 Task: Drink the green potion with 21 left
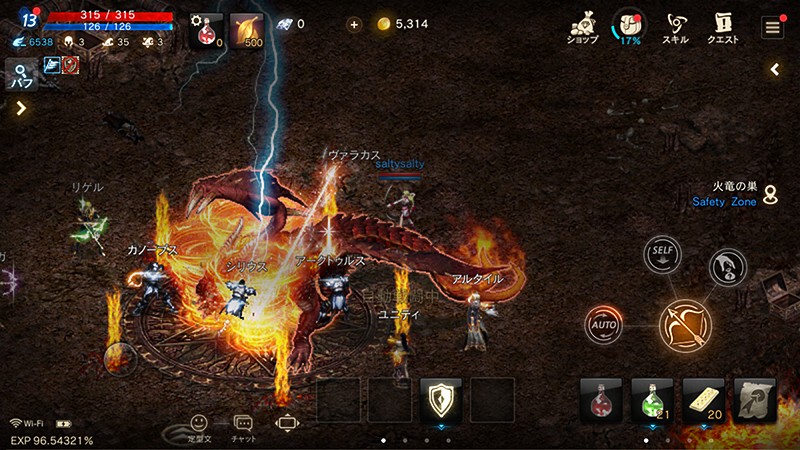point(654,400)
